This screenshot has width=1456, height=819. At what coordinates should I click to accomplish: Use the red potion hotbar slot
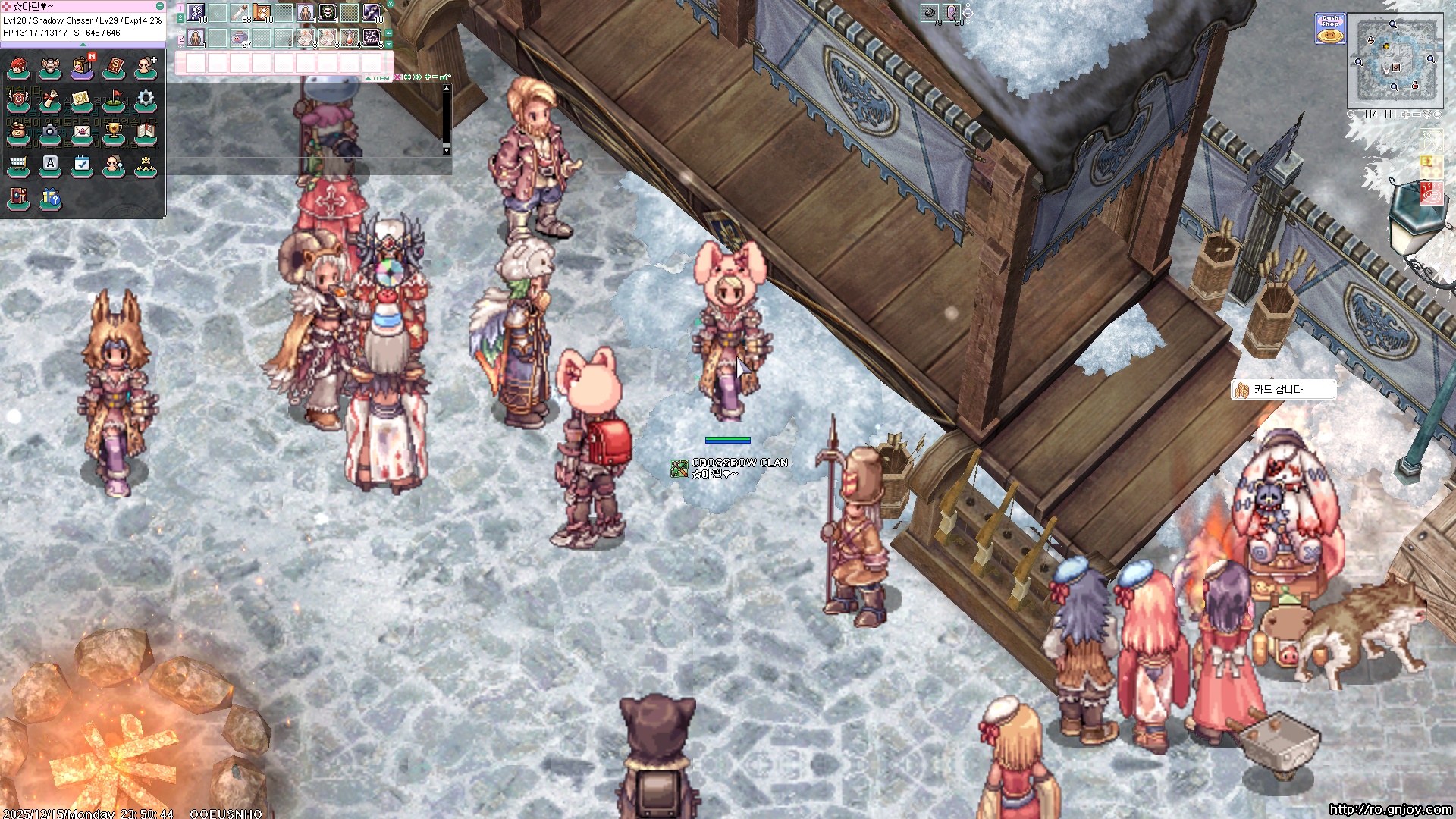pos(350,37)
